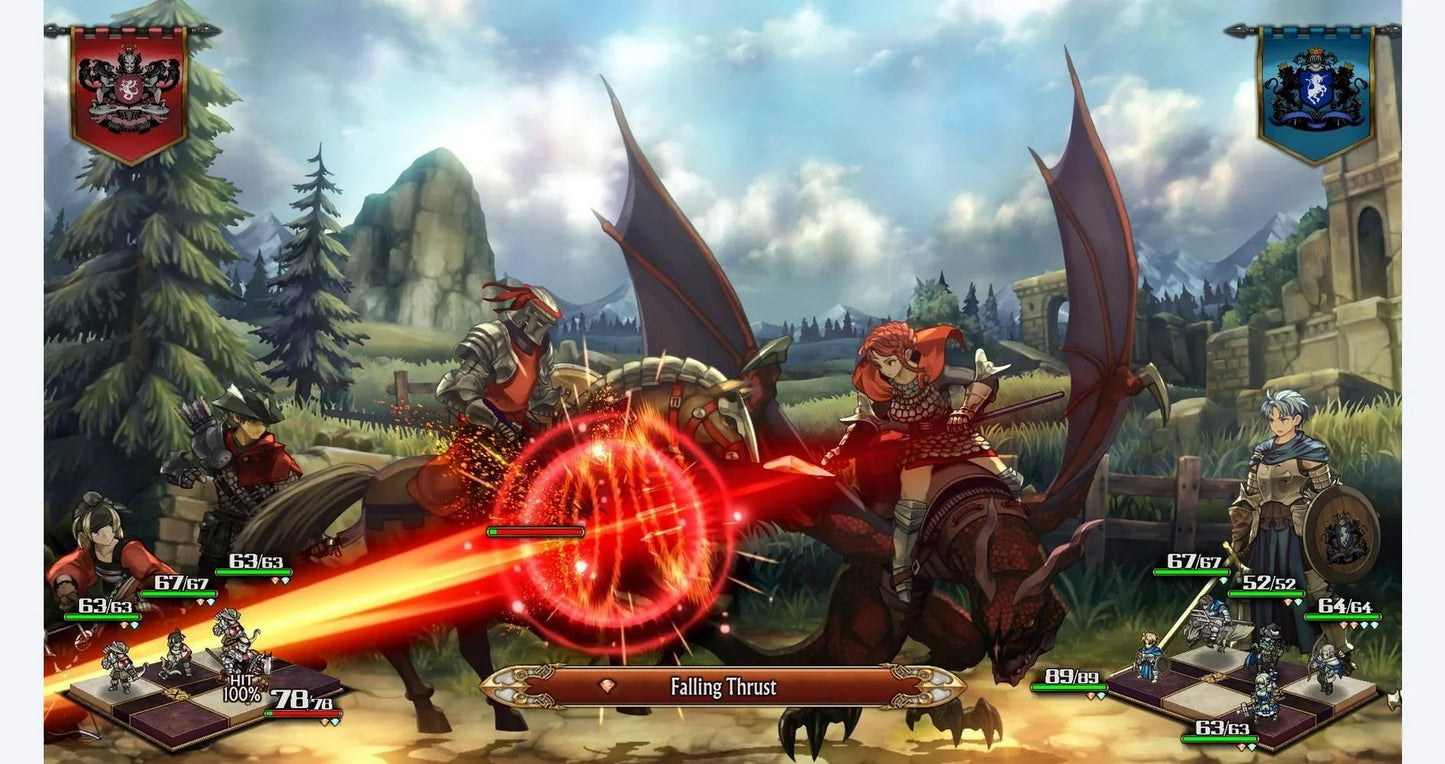Click the red PP gem below the 78/78 counter
The height and width of the screenshot is (764, 1445).
click(324, 722)
